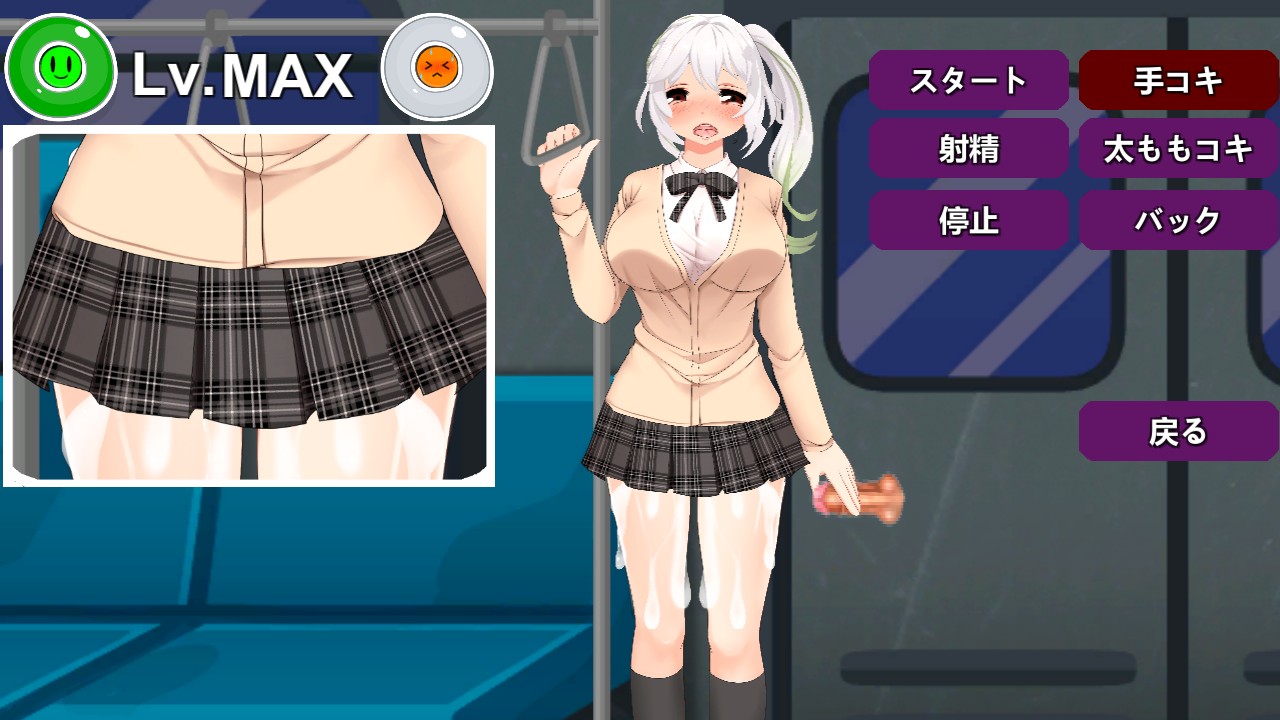Click the censored item in her hand
1280x720 pixels.
860,498
